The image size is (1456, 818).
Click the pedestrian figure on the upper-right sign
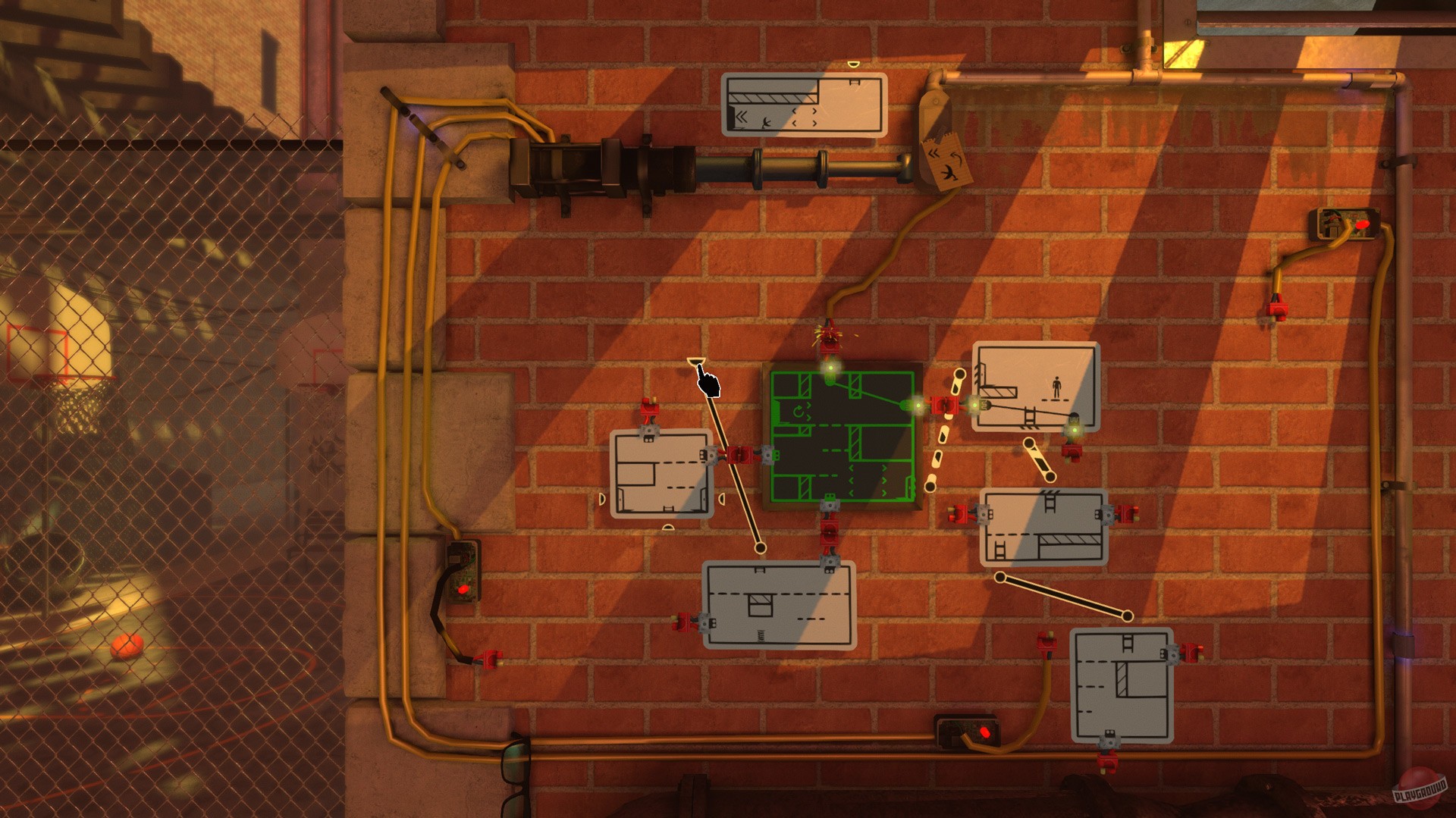click(x=1057, y=387)
